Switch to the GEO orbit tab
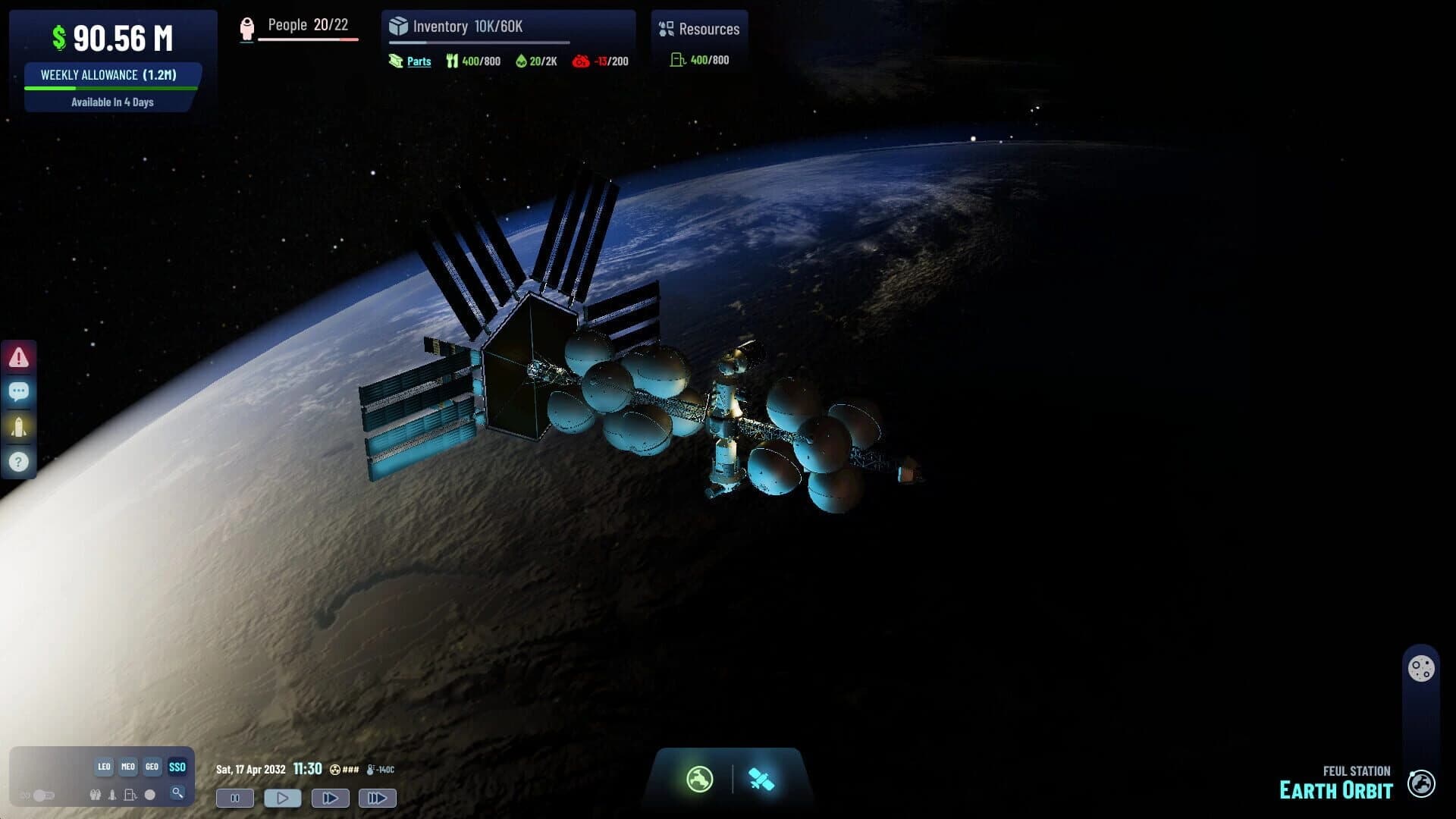Image resolution: width=1456 pixels, height=819 pixels. [x=151, y=767]
